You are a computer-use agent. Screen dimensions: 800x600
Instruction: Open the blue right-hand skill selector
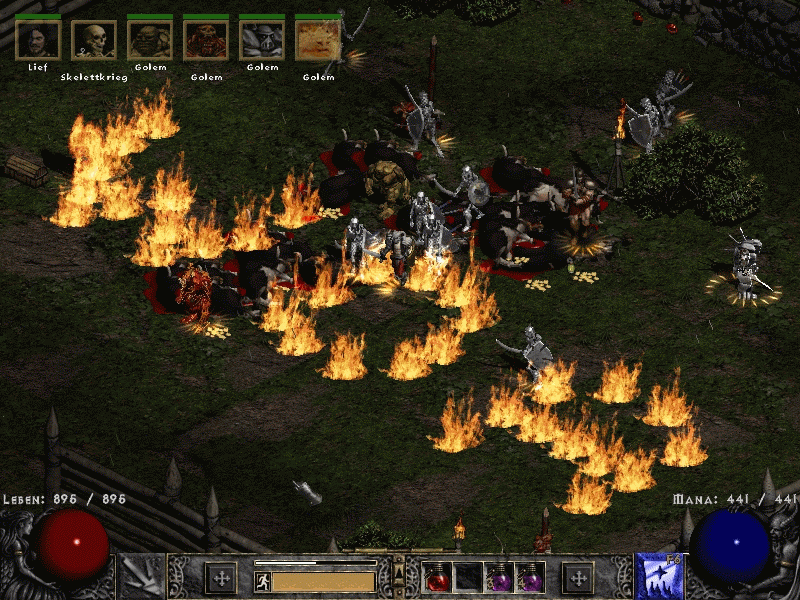658,577
